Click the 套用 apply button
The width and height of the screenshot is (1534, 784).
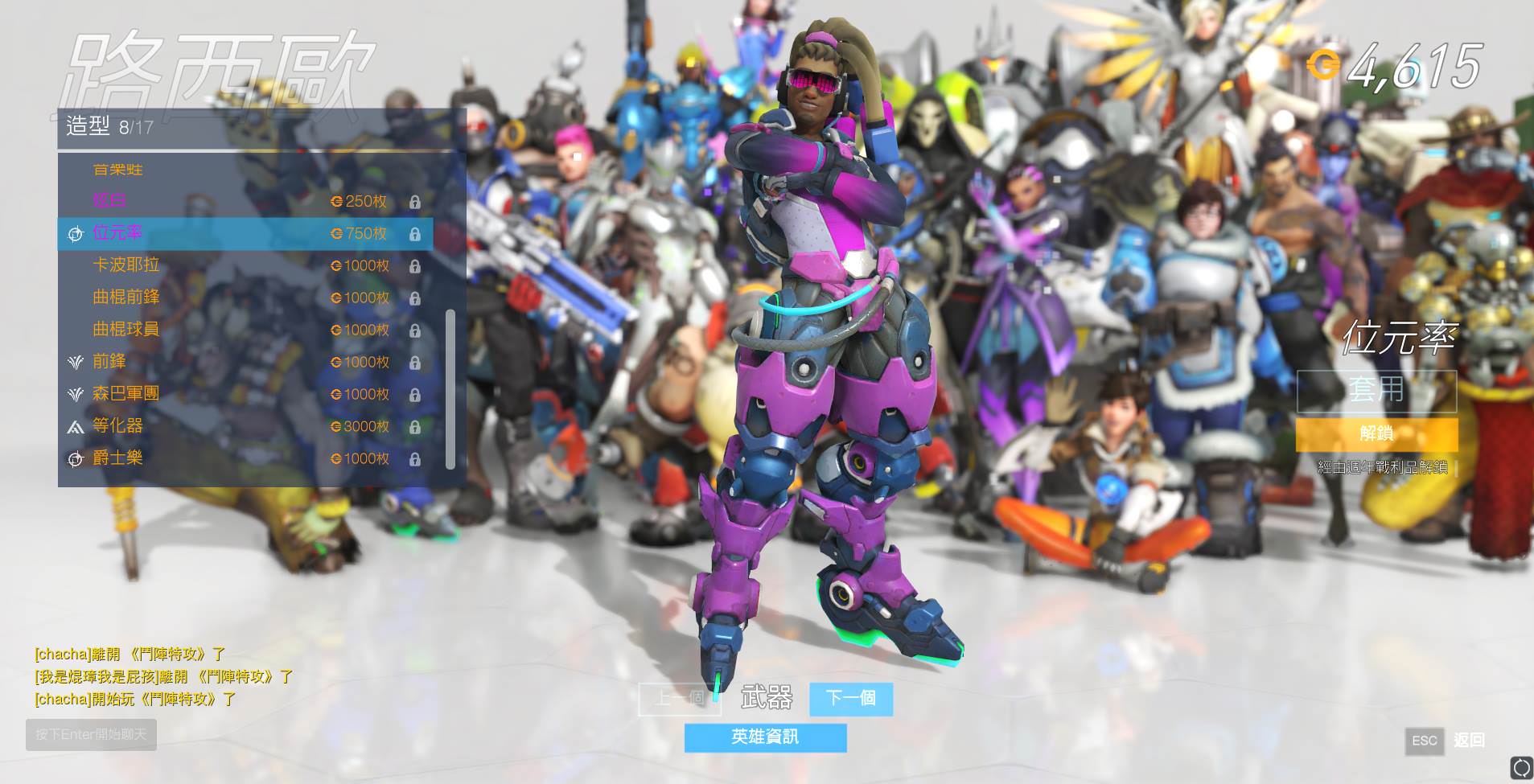point(1378,391)
